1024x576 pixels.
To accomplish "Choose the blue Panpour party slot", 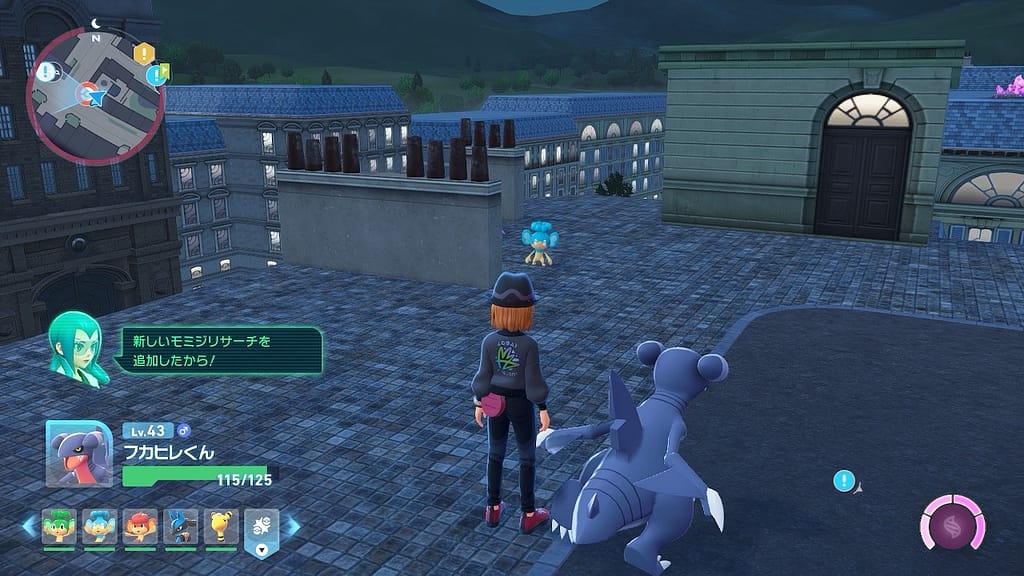I will point(99,526).
